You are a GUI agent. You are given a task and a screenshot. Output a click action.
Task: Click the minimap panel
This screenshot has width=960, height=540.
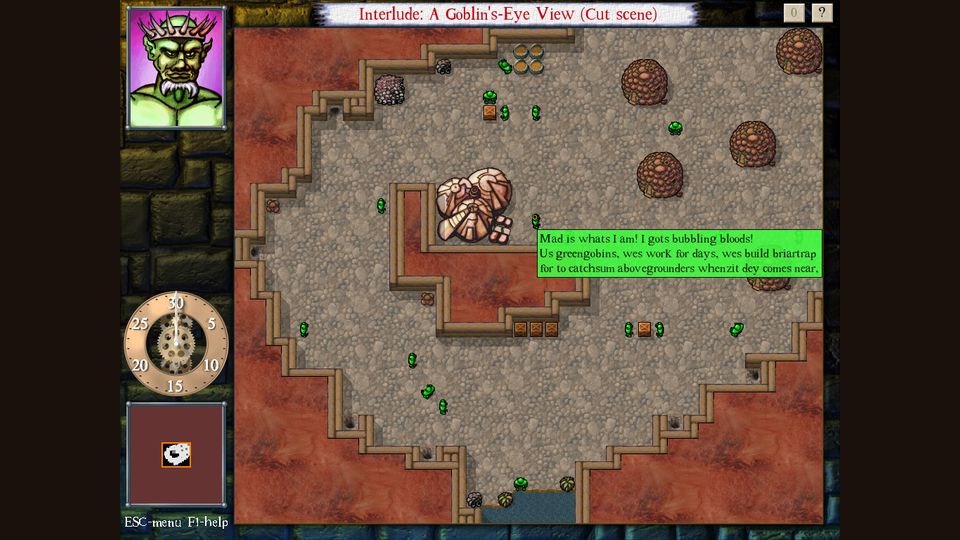pyautogui.click(x=176, y=454)
